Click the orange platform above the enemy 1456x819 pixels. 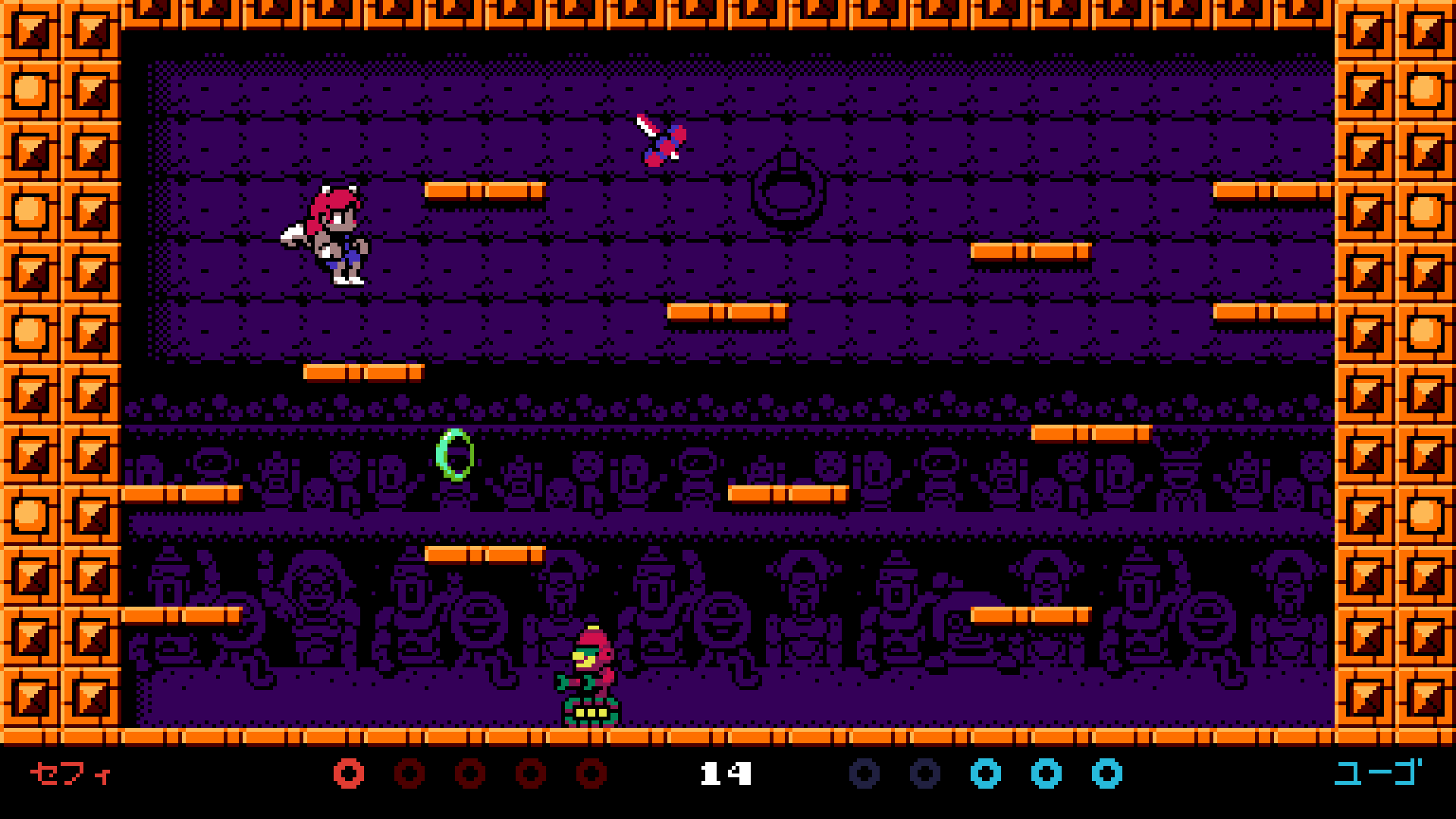(x=485, y=555)
